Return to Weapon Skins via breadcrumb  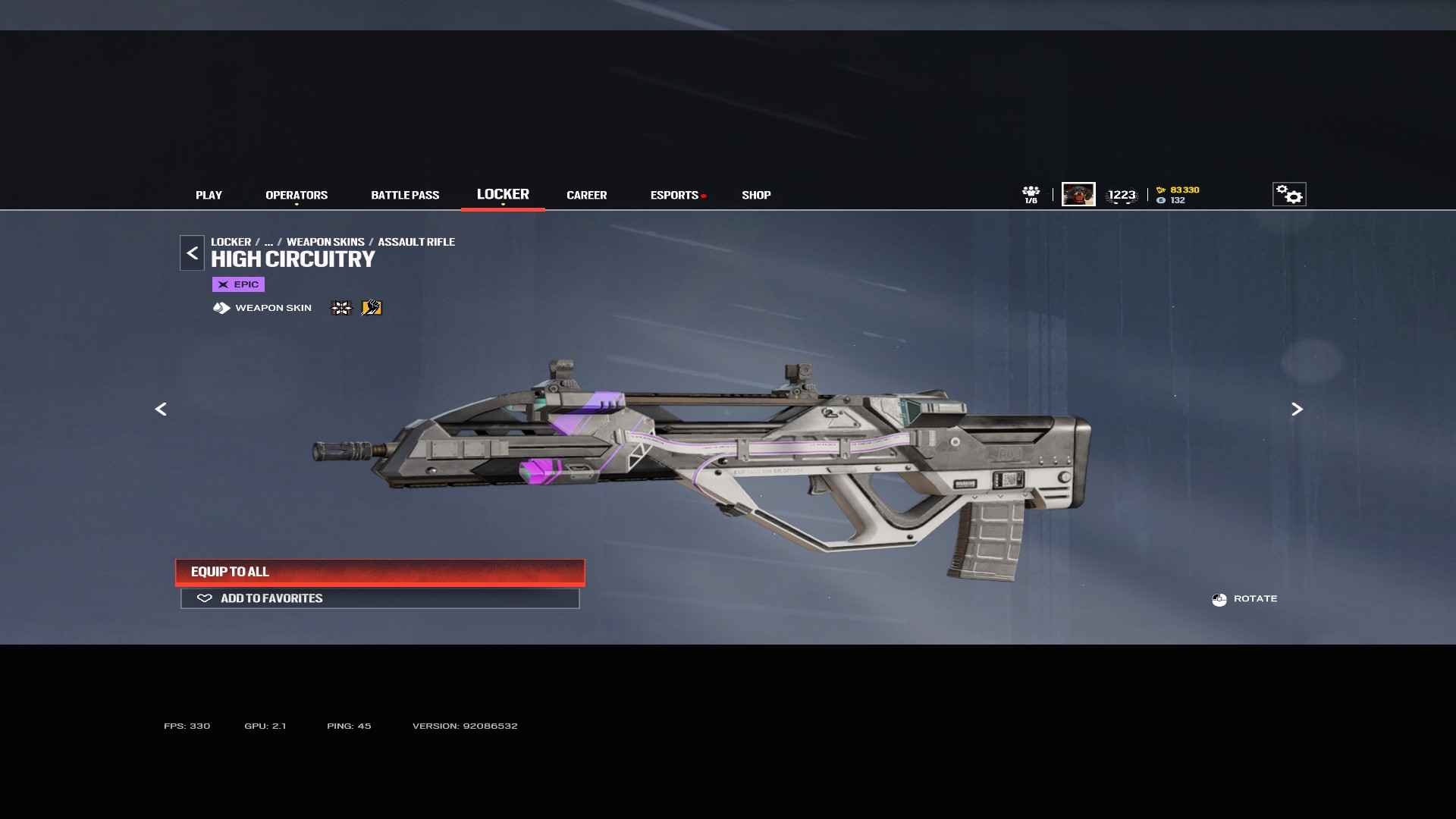[325, 242]
